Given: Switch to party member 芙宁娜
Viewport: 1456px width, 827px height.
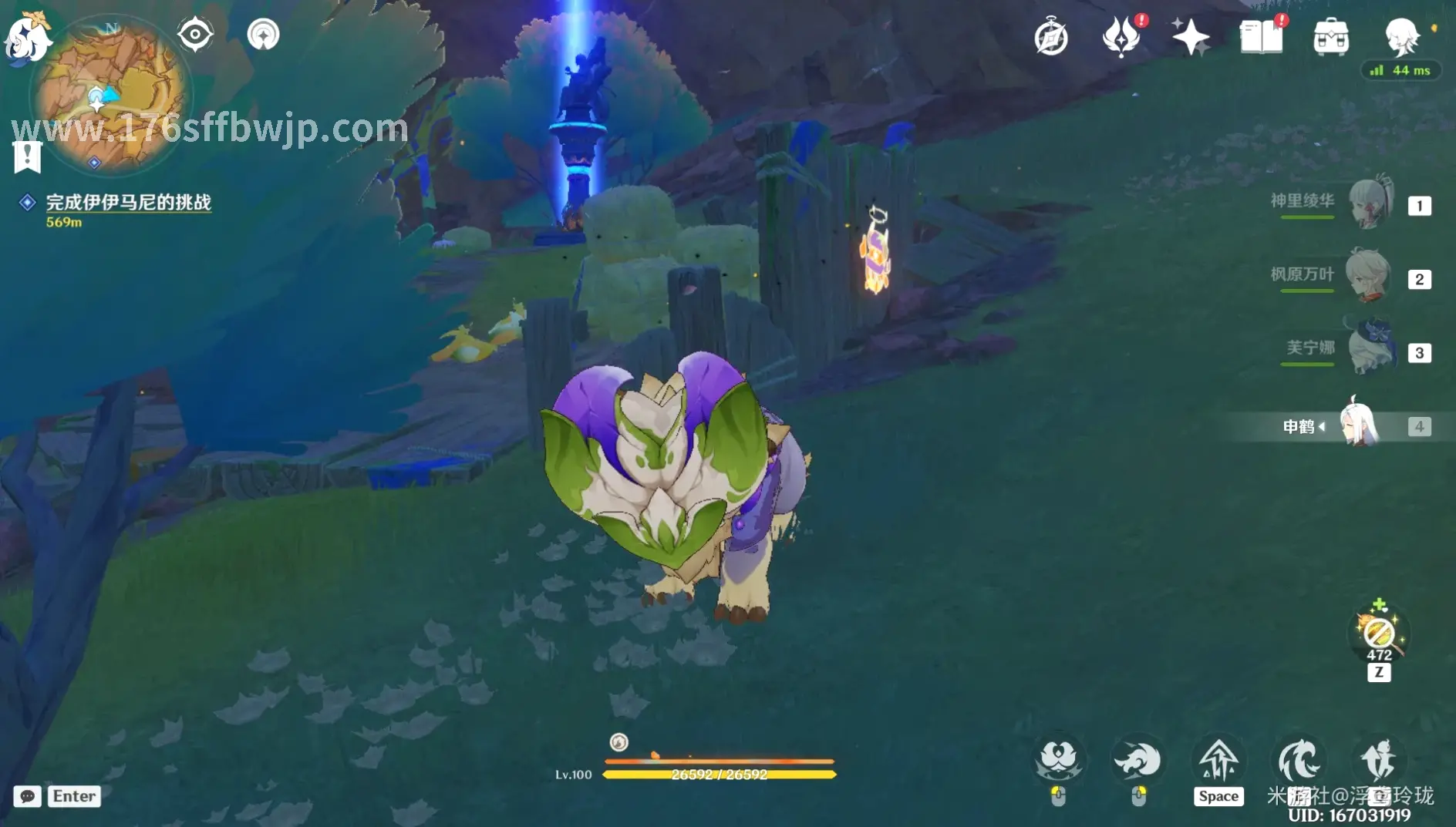Looking at the screenshot, I should (x=1370, y=349).
